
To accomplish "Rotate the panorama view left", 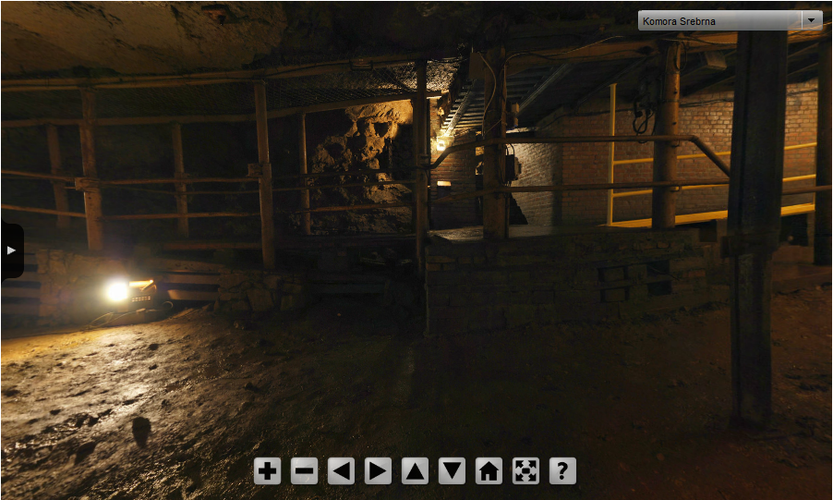I will pyautogui.click(x=341, y=471).
